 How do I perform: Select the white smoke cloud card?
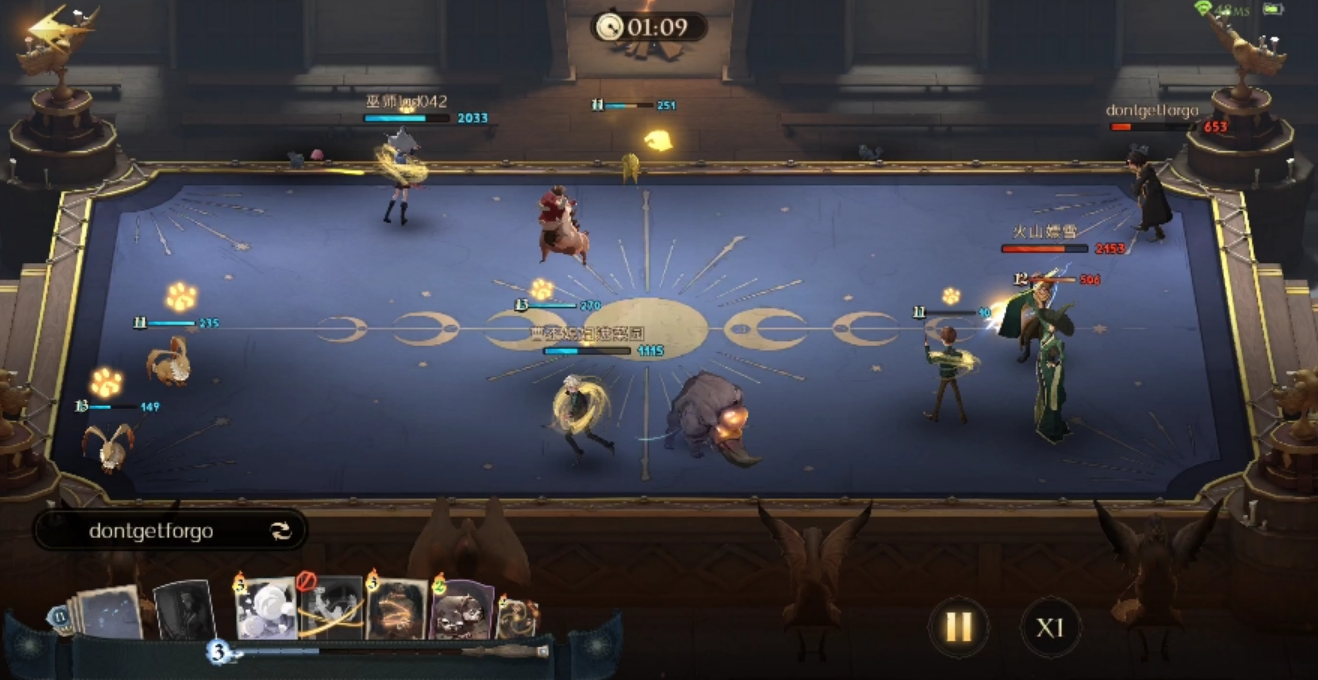pyautogui.click(x=267, y=609)
